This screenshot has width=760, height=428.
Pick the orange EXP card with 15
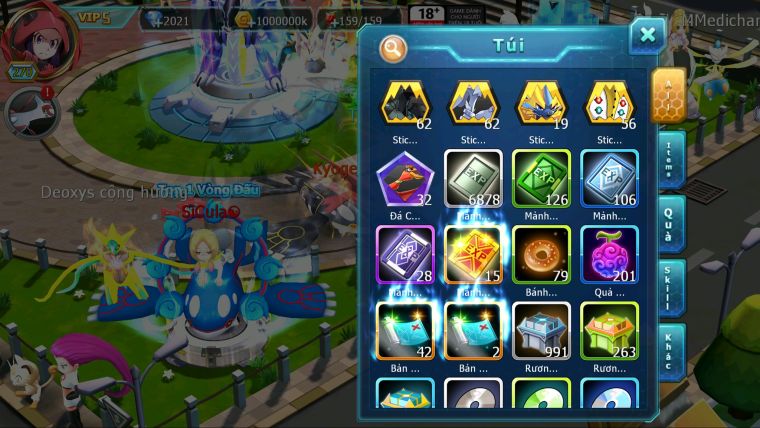(473, 254)
